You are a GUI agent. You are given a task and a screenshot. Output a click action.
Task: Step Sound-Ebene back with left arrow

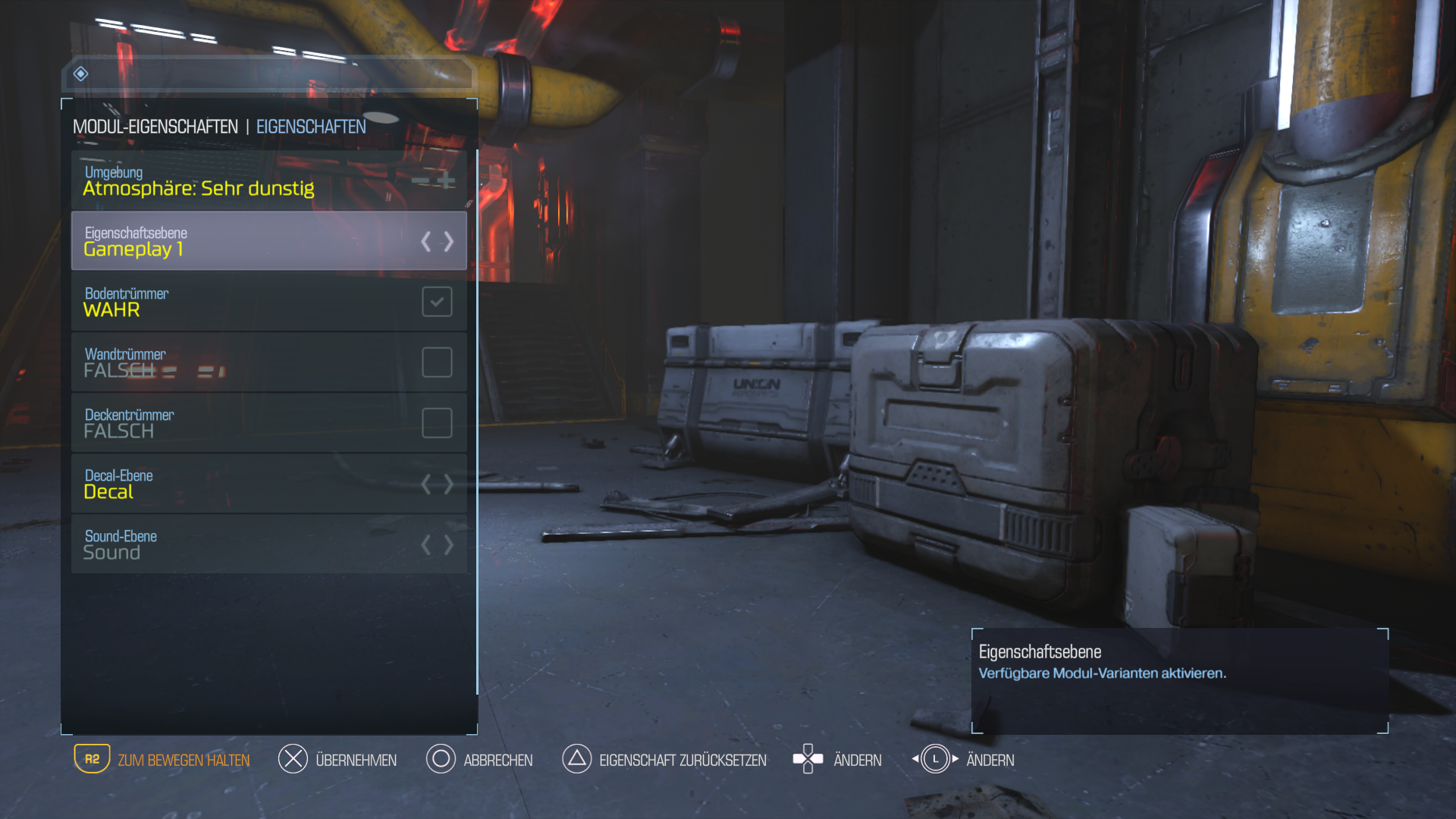[x=426, y=544]
